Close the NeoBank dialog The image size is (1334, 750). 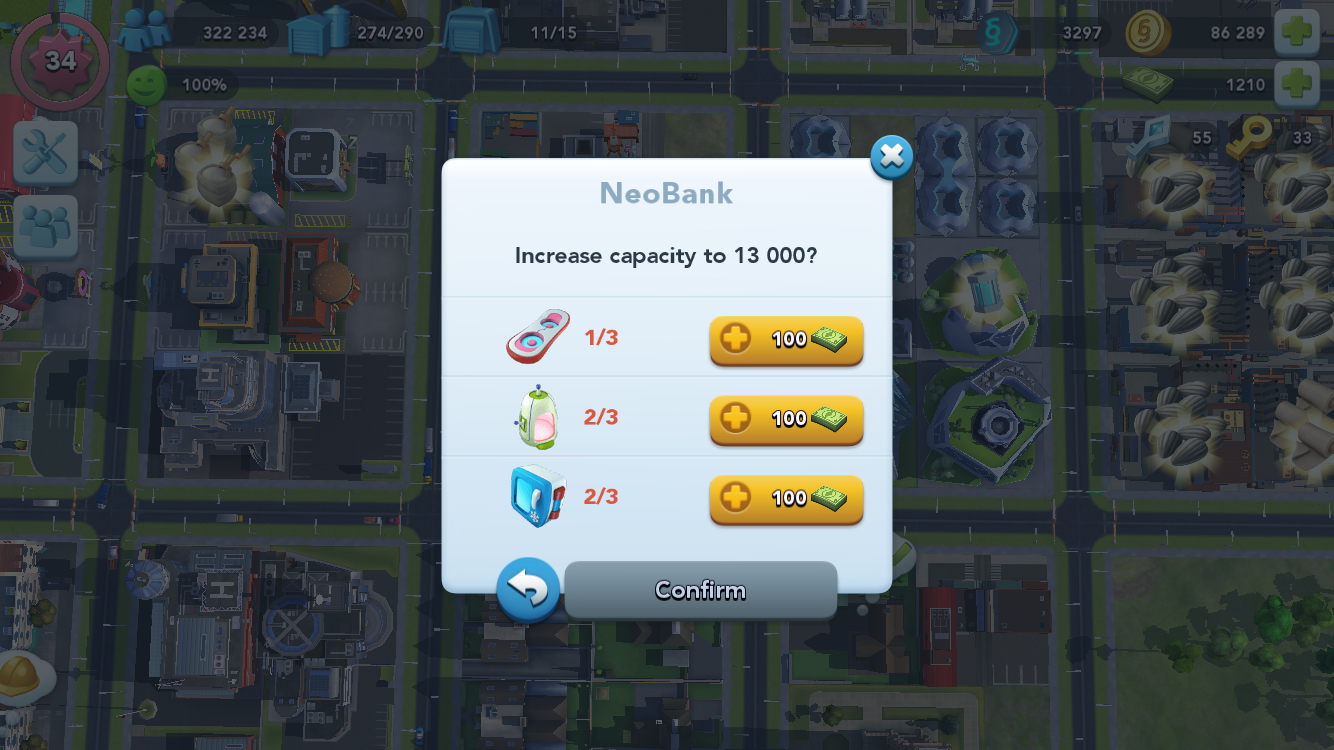(x=891, y=157)
